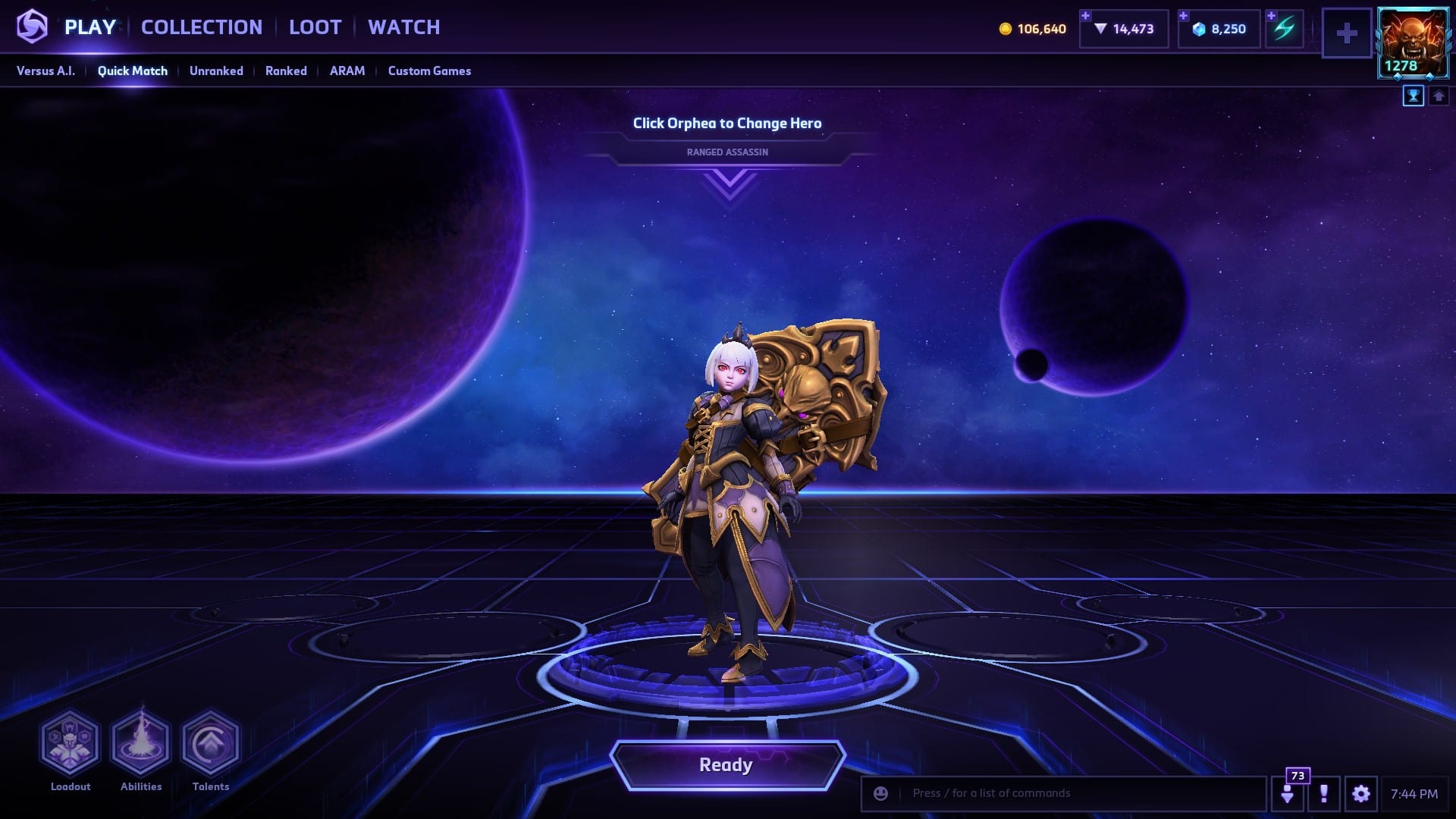View Orphea's Abilities
Screen dimensions: 1456x819
(141, 743)
